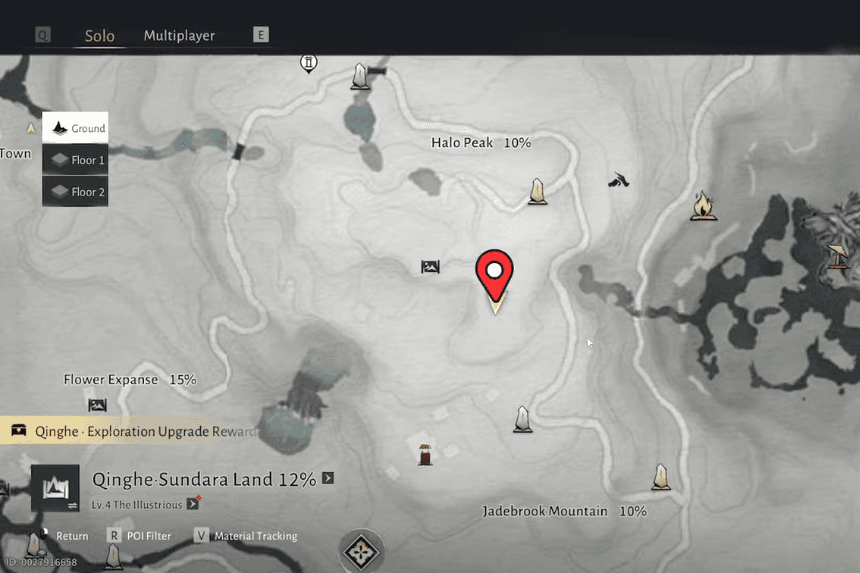The width and height of the screenshot is (860, 573).
Task: Open Lv.4 The Illustrious level details
Action: (193, 504)
